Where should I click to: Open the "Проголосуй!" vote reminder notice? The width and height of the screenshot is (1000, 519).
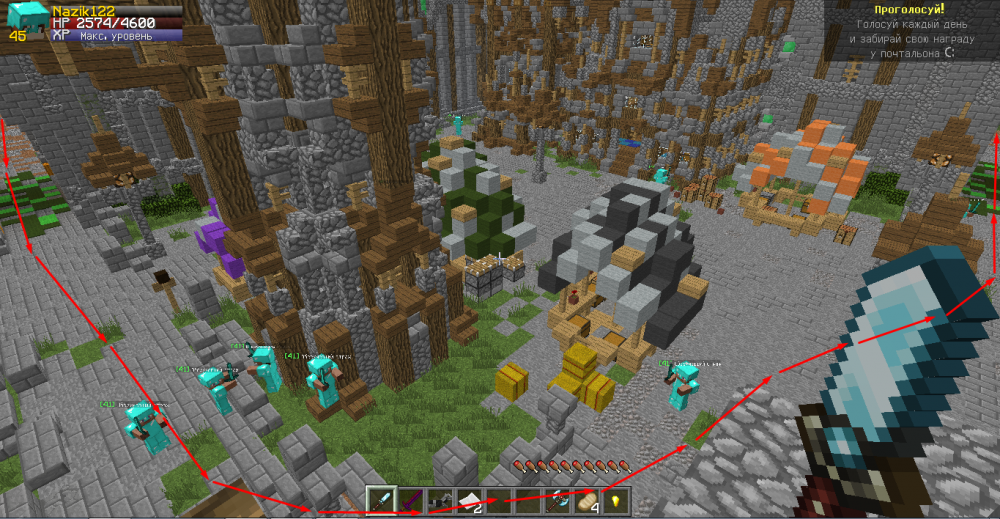pos(909,30)
